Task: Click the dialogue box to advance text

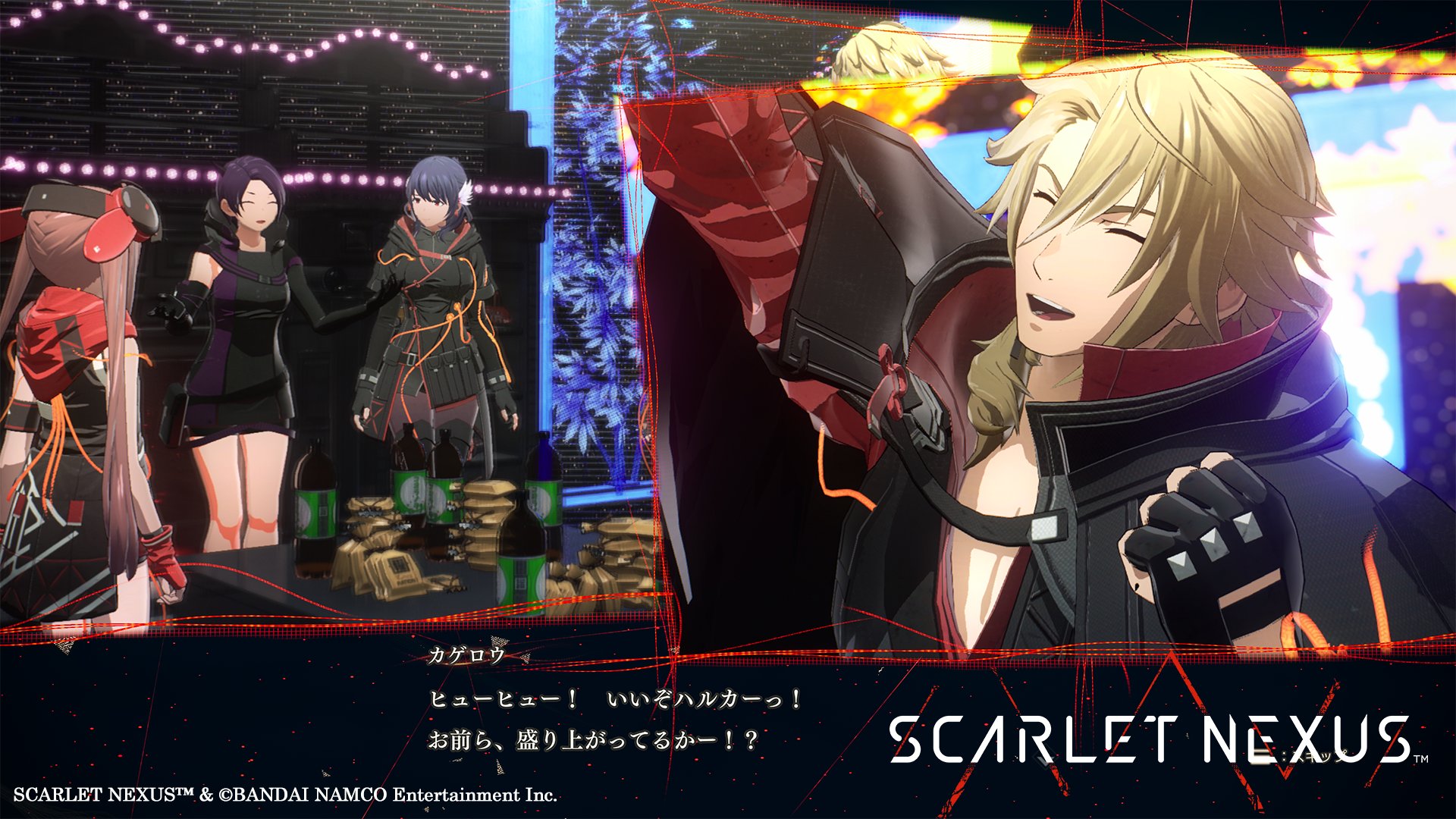Action: pos(607,713)
